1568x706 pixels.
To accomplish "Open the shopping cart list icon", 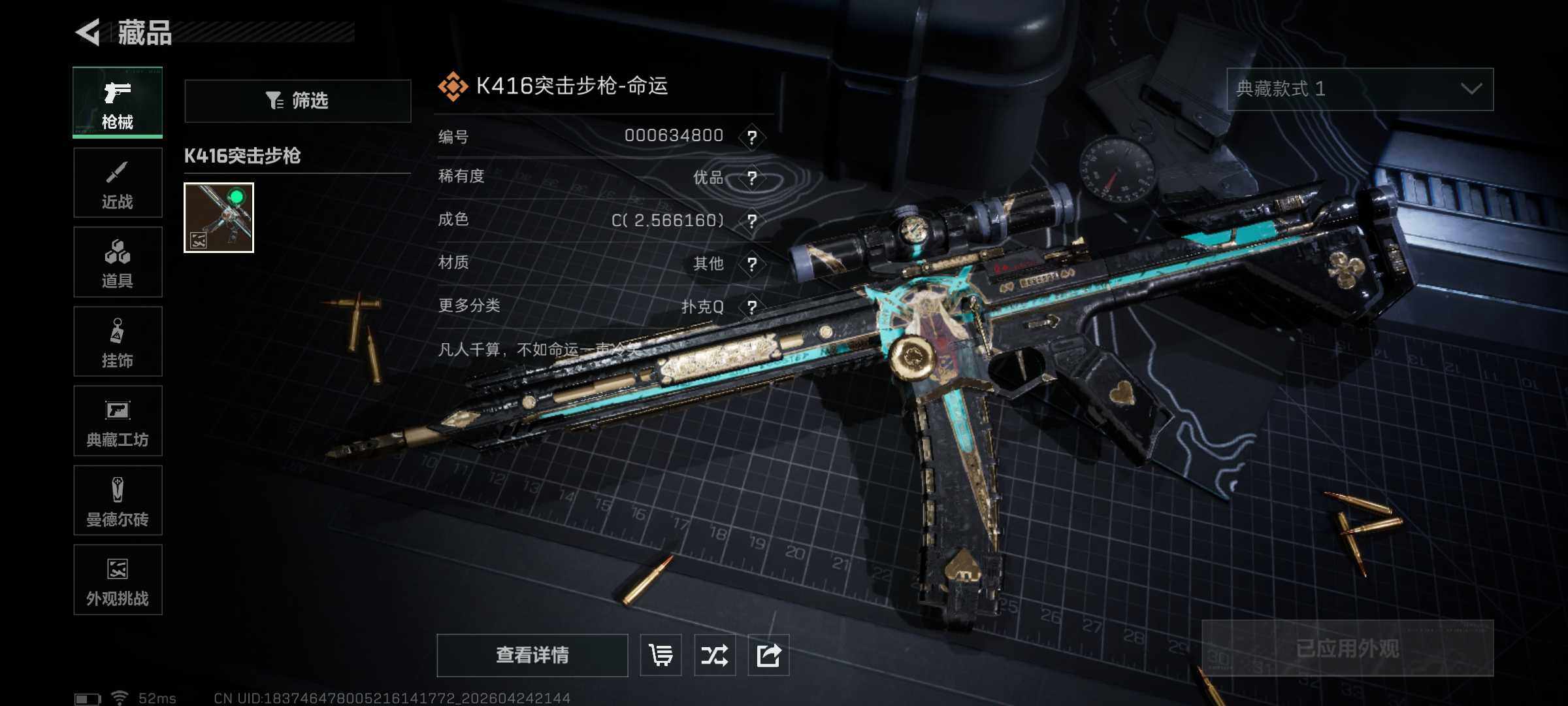I will point(661,655).
